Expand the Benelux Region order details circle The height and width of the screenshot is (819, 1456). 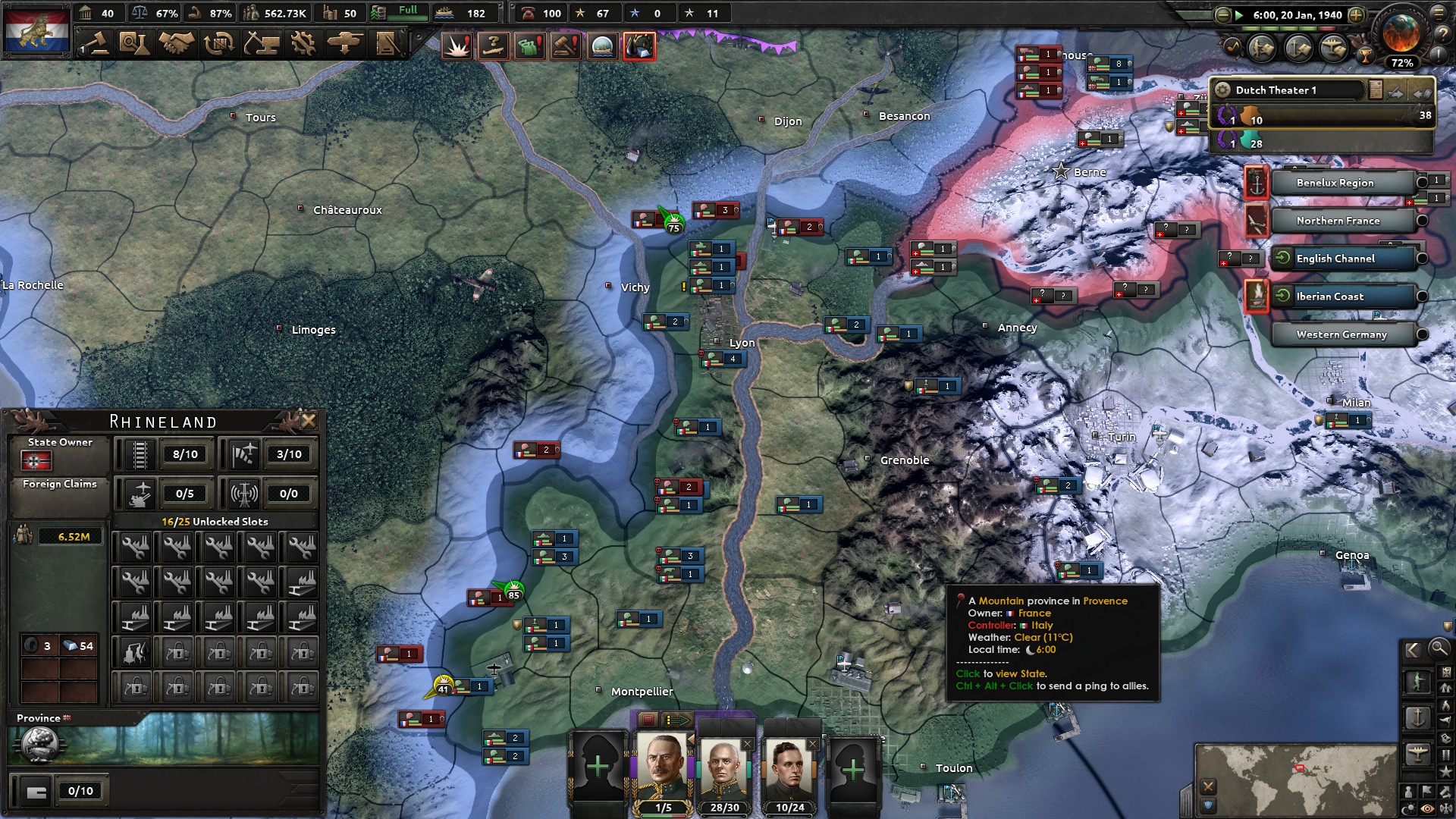[1422, 183]
